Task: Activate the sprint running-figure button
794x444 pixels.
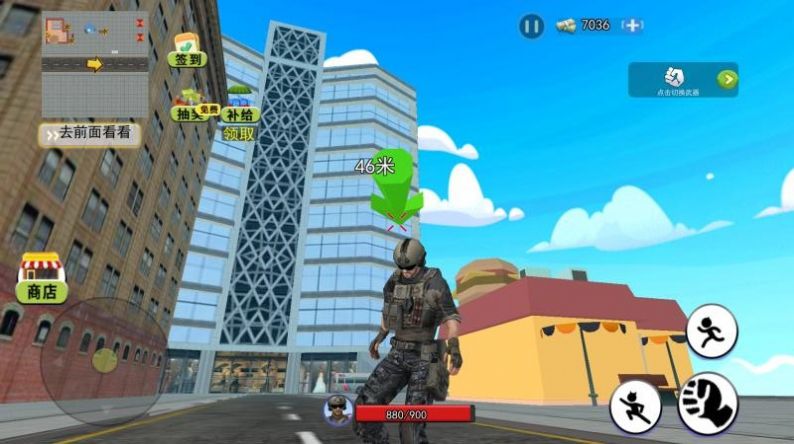Action: click(x=711, y=331)
